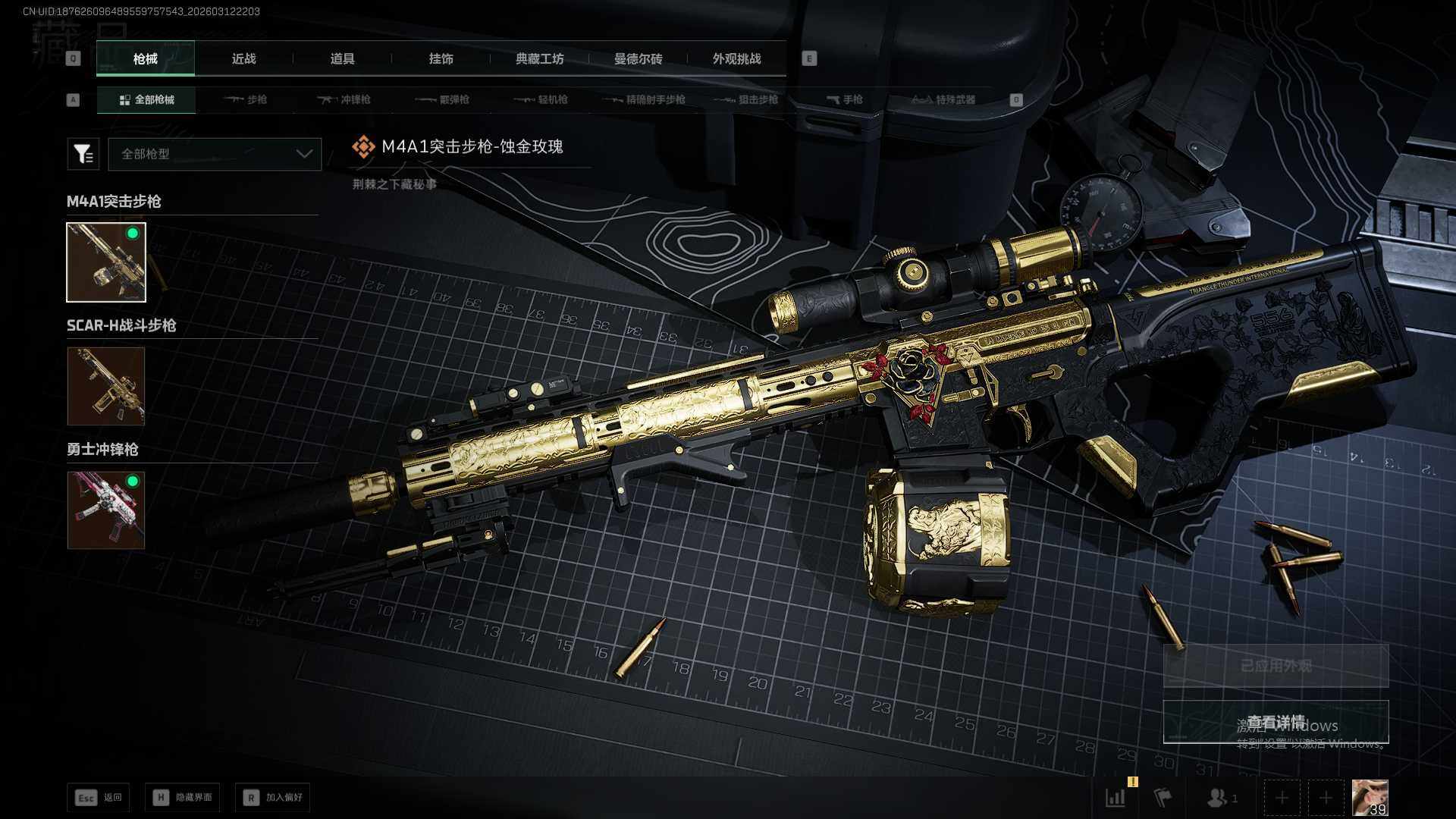The image size is (1456, 819).
Task: Open the signal bars stats icon
Action: pyautogui.click(x=1116, y=798)
